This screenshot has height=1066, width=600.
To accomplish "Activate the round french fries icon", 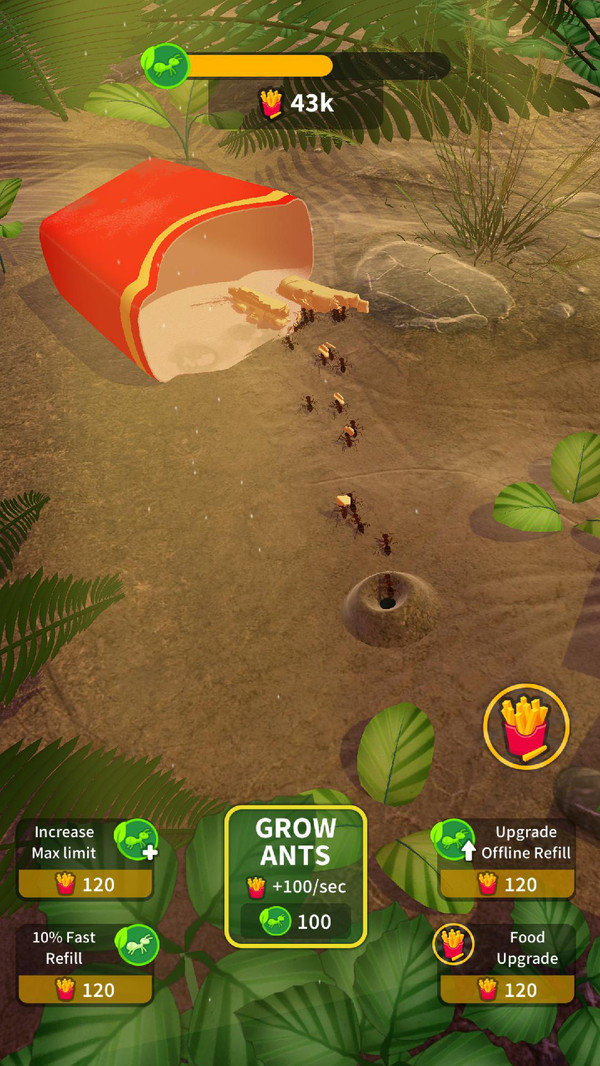I will 526,726.
